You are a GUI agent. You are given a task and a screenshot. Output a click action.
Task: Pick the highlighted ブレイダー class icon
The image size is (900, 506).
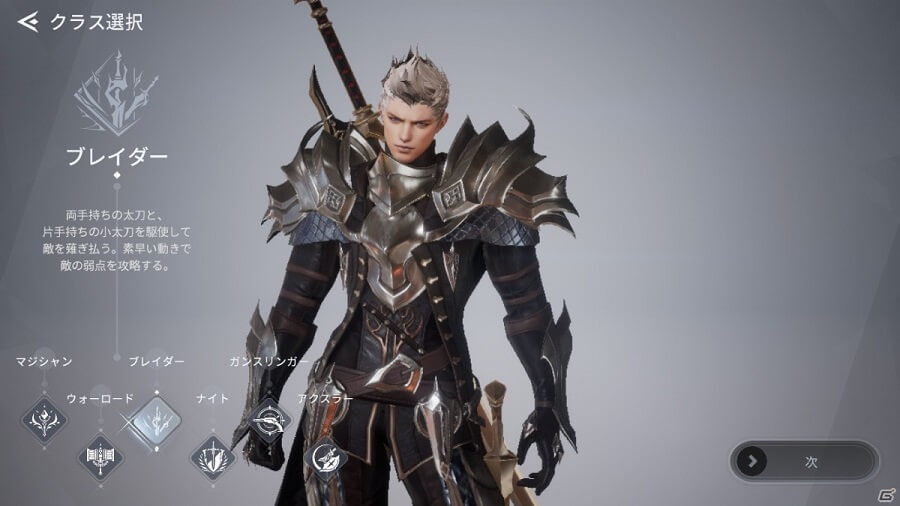click(157, 420)
